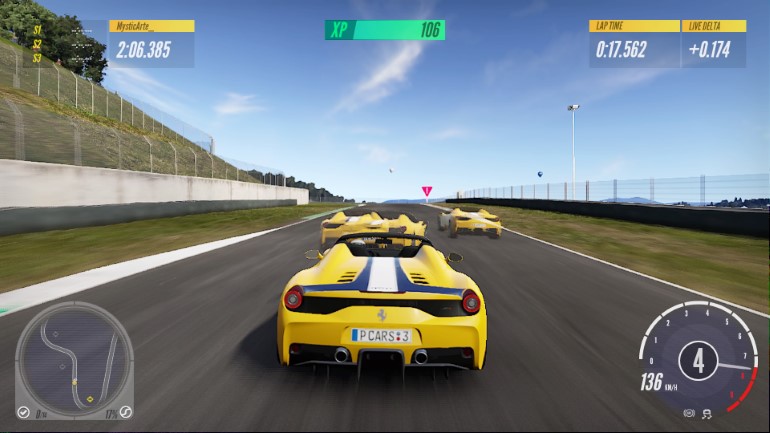Select the yellow diamond marker on the minimap
Image resolution: width=770 pixels, height=433 pixels.
tap(90, 399)
